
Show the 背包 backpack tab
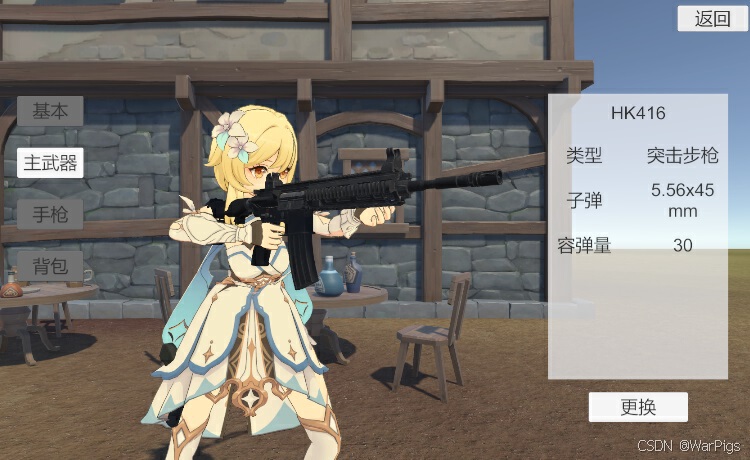click(x=50, y=266)
